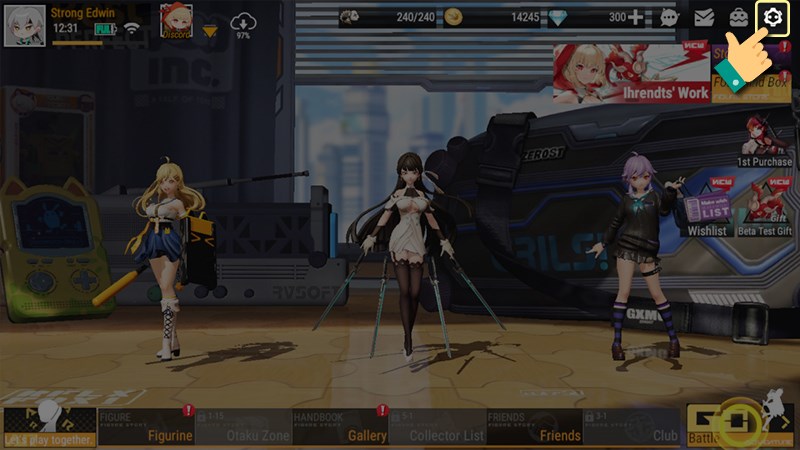Open the Ihrendts' Work banner

tap(631, 73)
